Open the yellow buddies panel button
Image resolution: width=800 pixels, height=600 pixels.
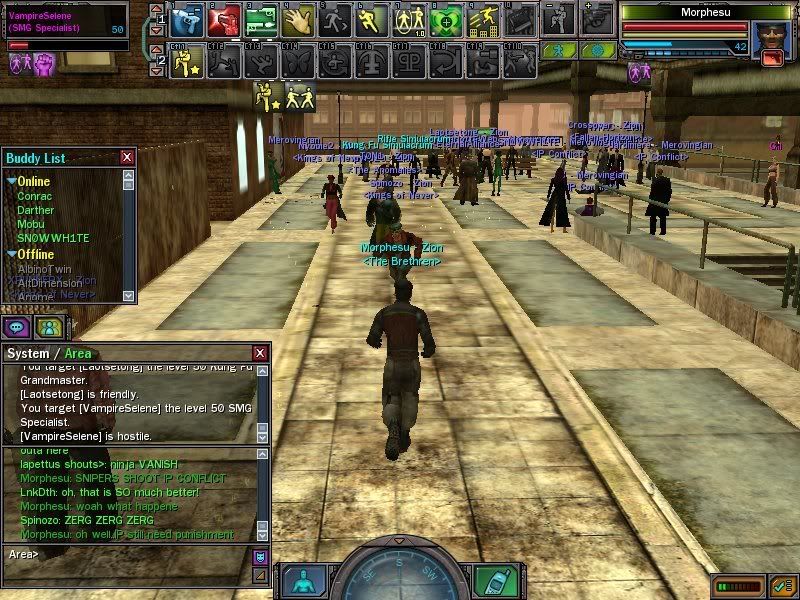48,327
